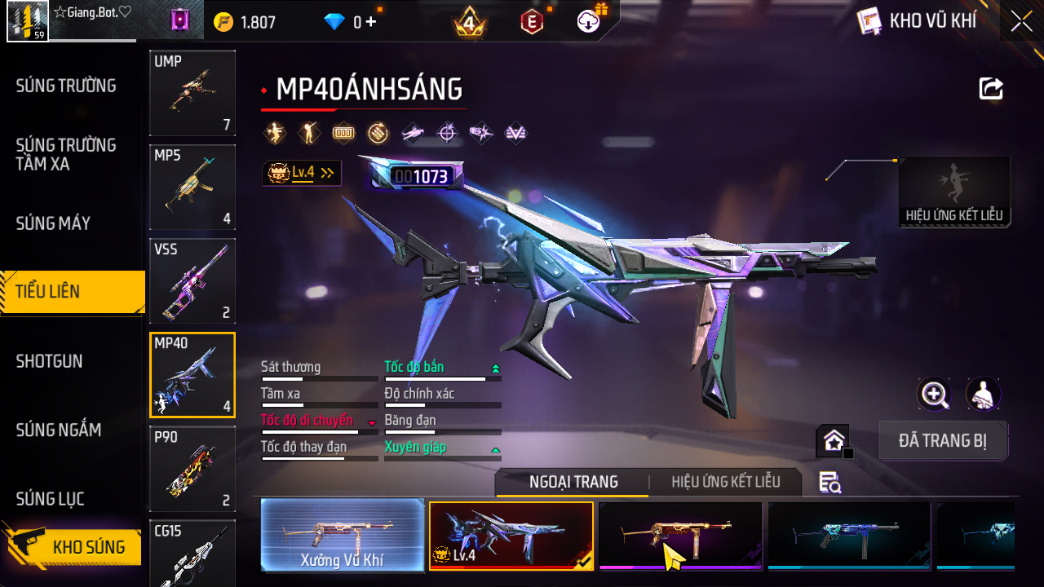Choose the MP5 weapon tile
The width and height of the screenshot is (1044, 587).
[x=192, y=187]
